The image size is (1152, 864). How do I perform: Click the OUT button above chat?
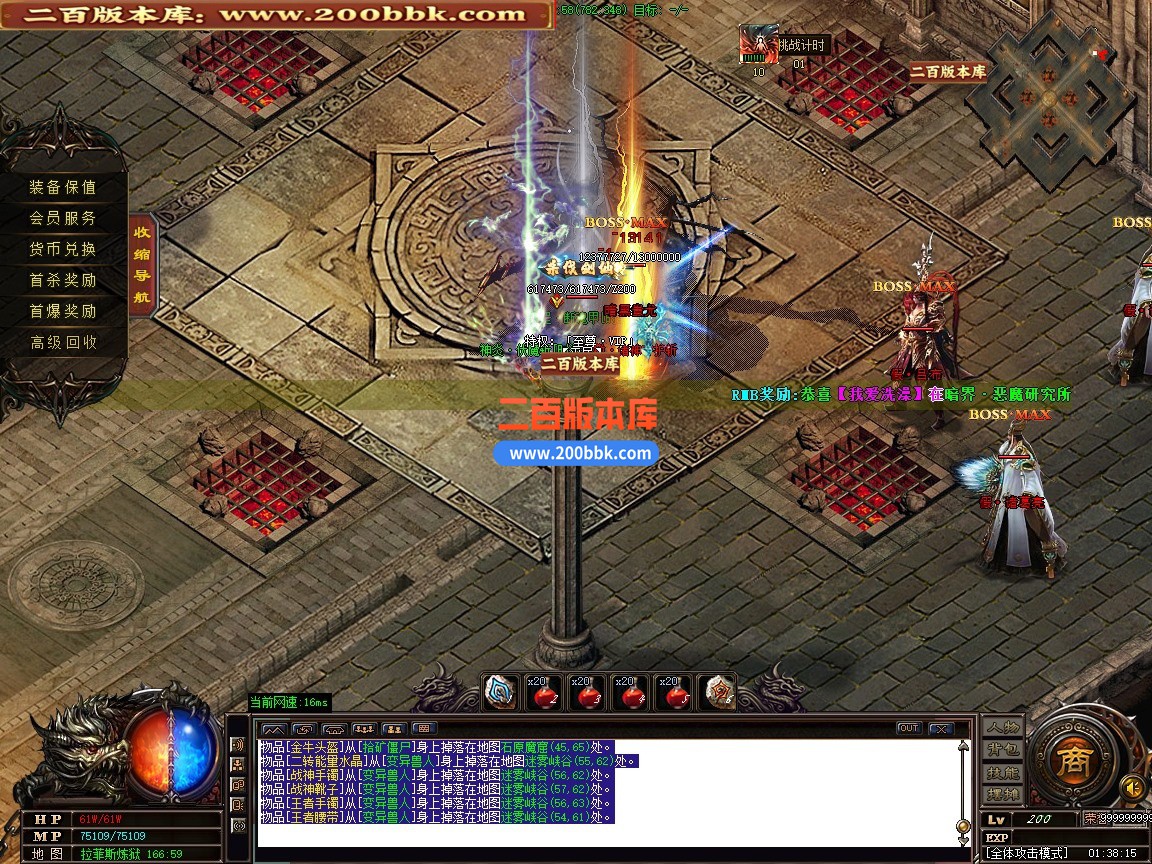(908, 728)
